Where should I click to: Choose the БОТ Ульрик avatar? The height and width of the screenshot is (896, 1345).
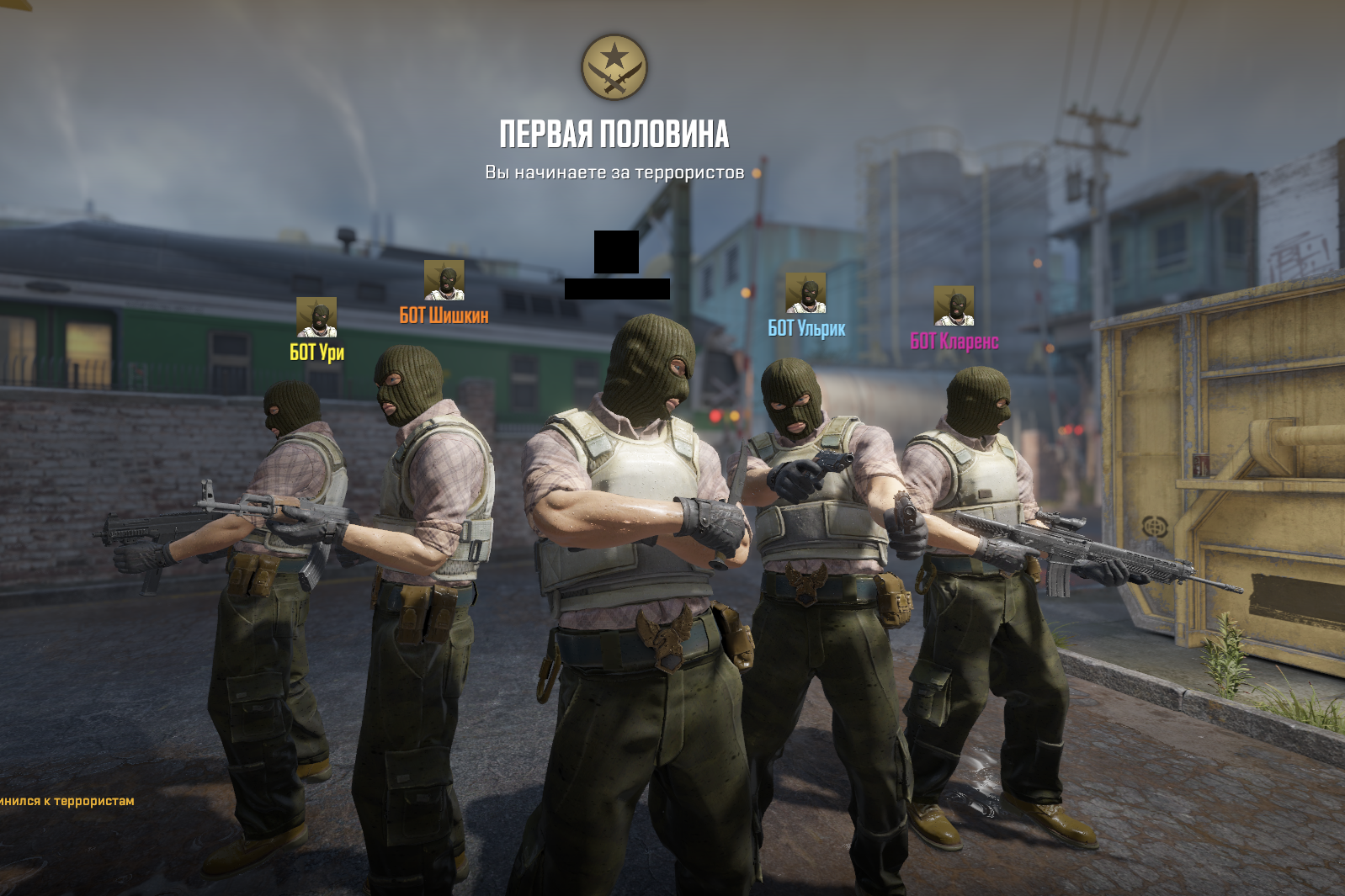[805, 293]
